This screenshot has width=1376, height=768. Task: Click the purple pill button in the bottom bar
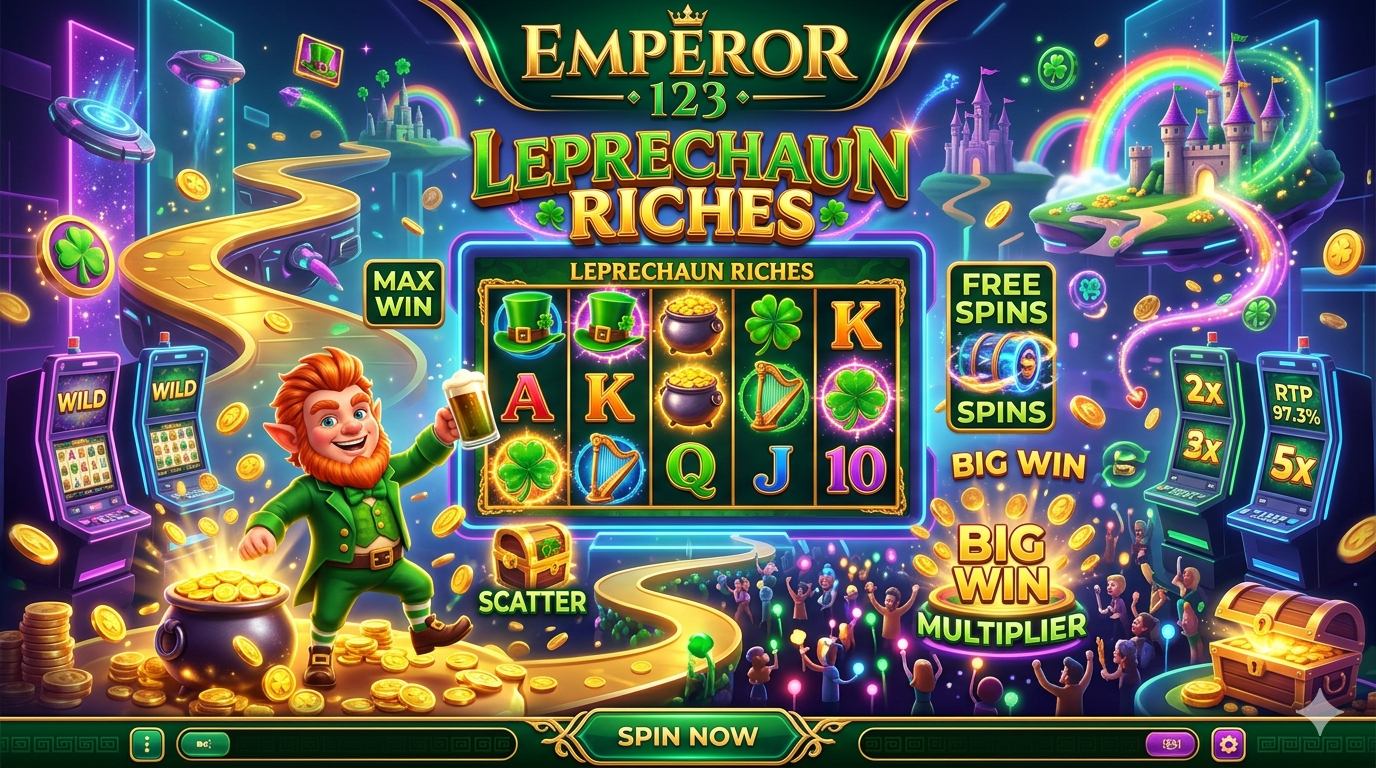tap(1172, 743)
